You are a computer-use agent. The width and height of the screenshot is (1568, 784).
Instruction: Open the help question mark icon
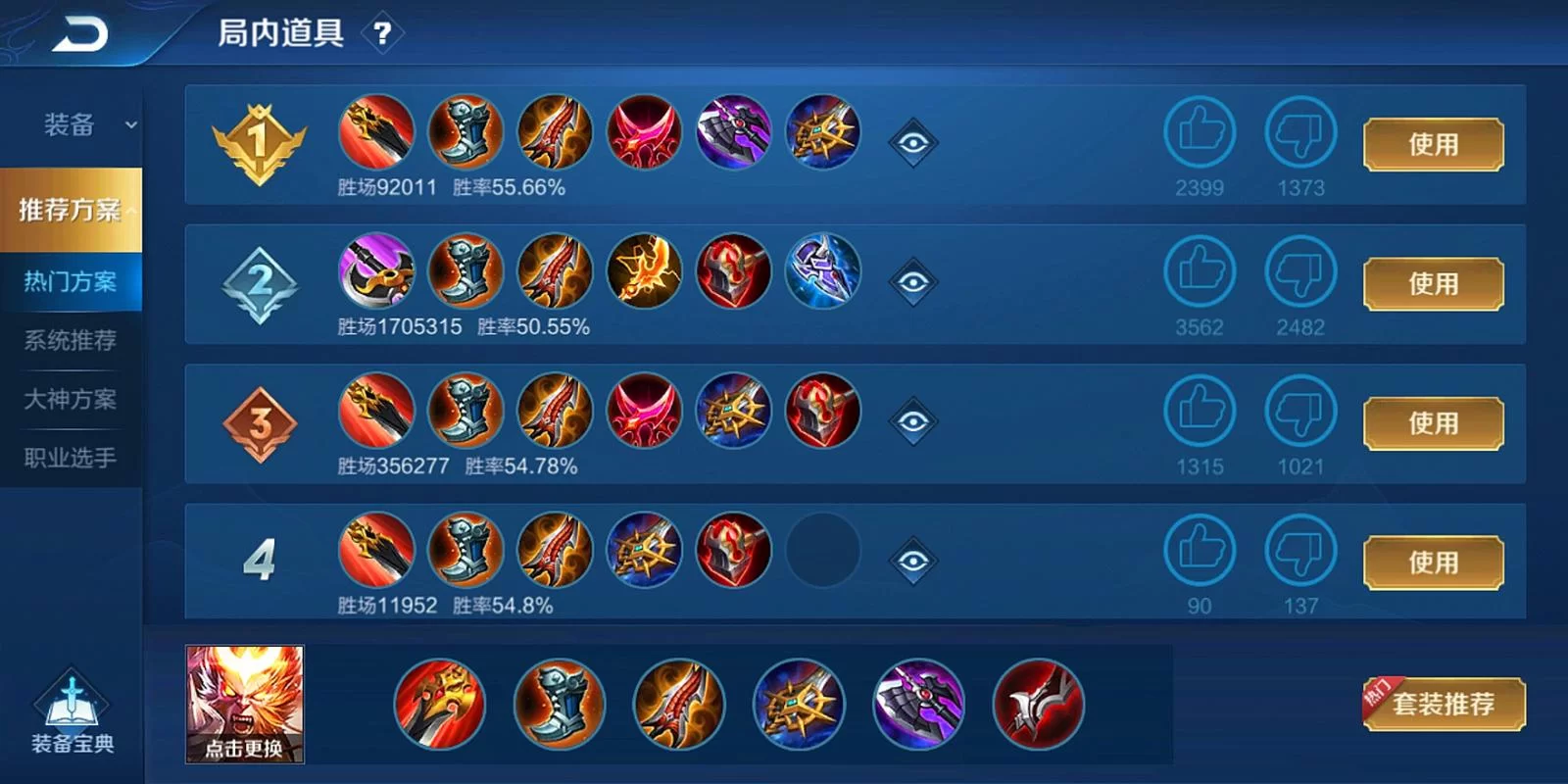(x=383, y=35)
